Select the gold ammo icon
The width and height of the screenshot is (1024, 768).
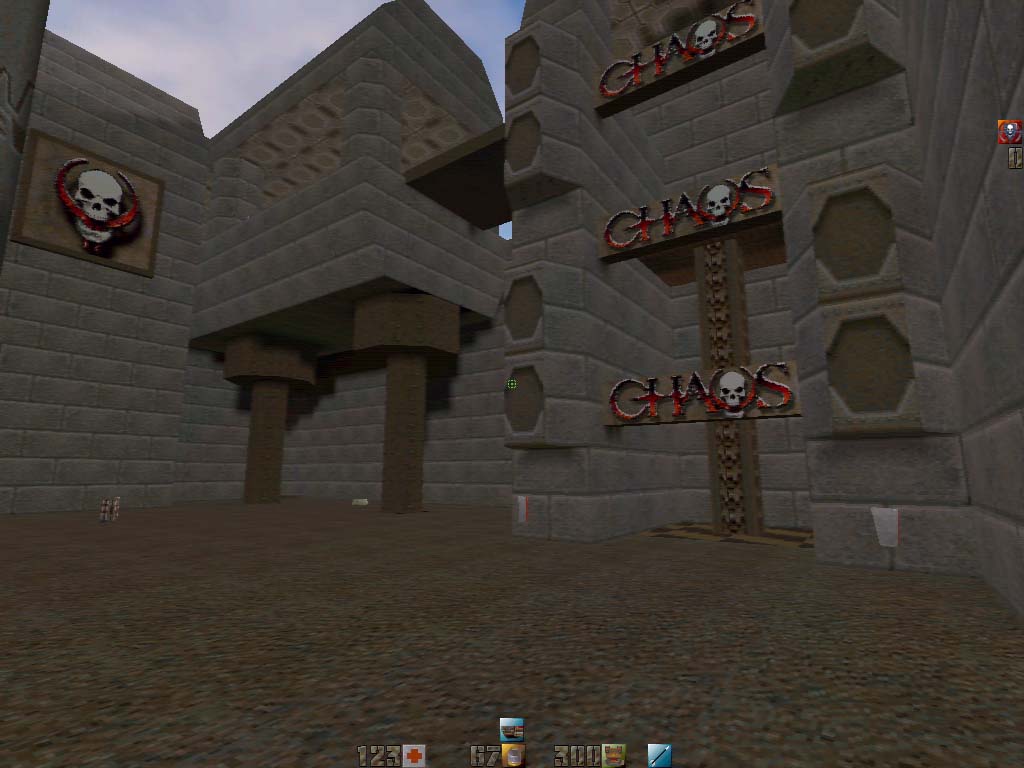click(x=514, y=755)
